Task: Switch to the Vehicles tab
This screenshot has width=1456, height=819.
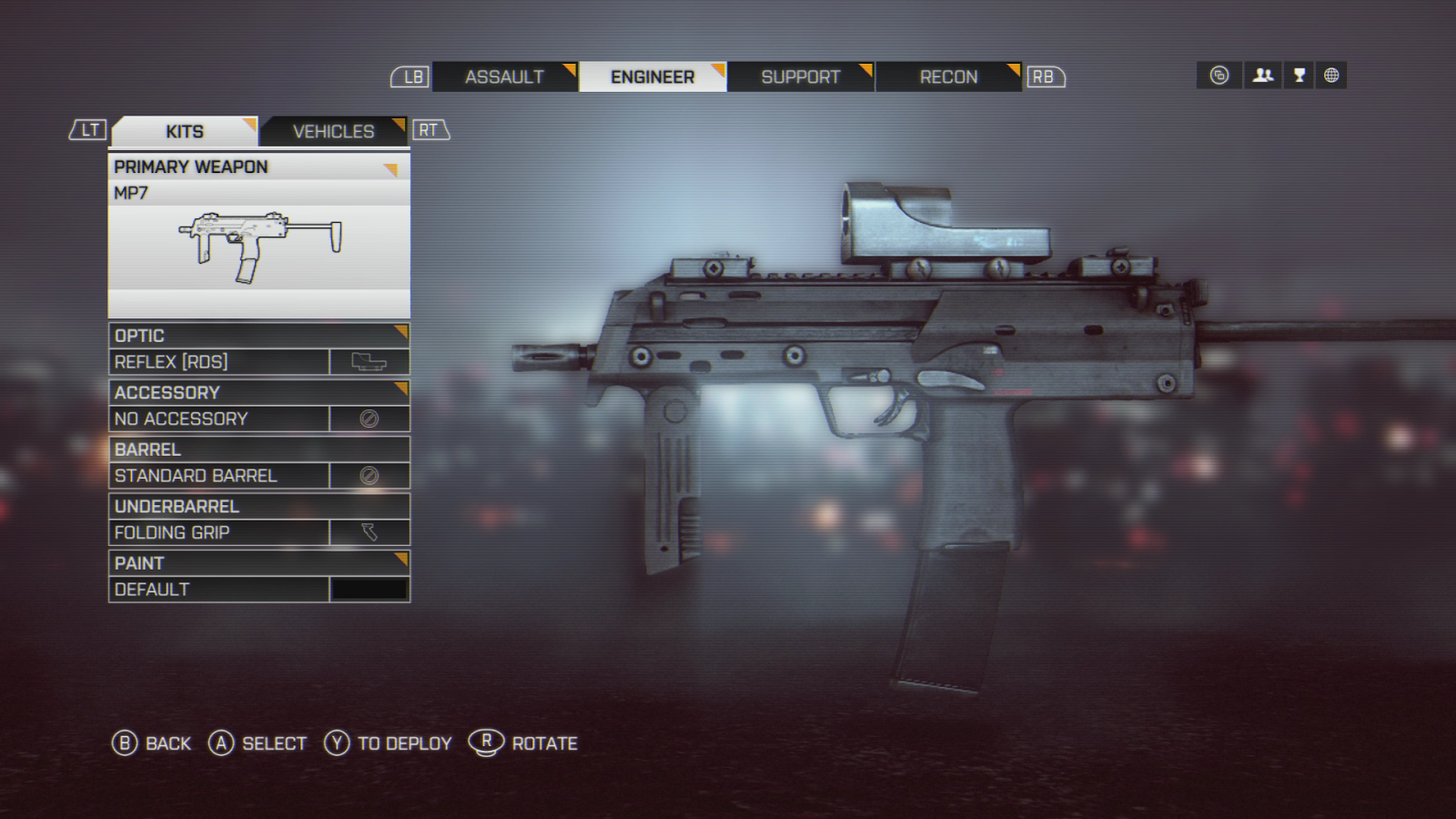Action: coord(333,132)
